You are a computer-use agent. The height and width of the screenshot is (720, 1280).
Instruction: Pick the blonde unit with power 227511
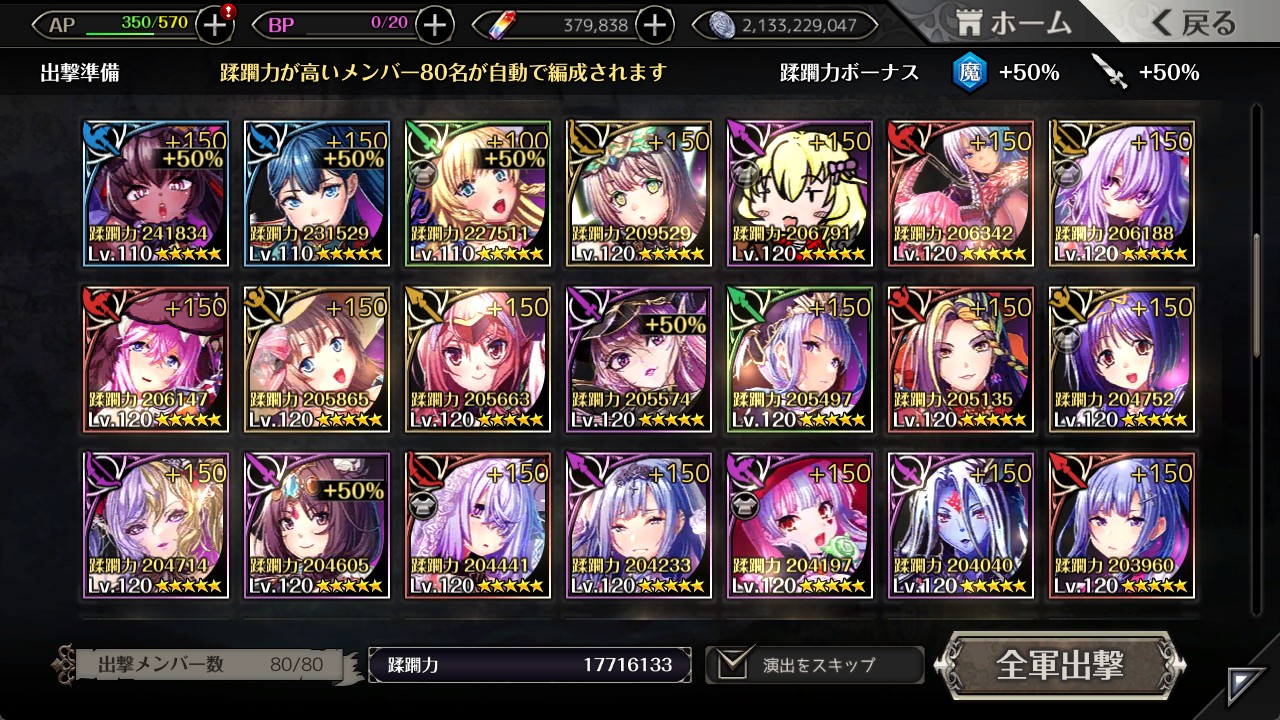click(x=478, y=194)
